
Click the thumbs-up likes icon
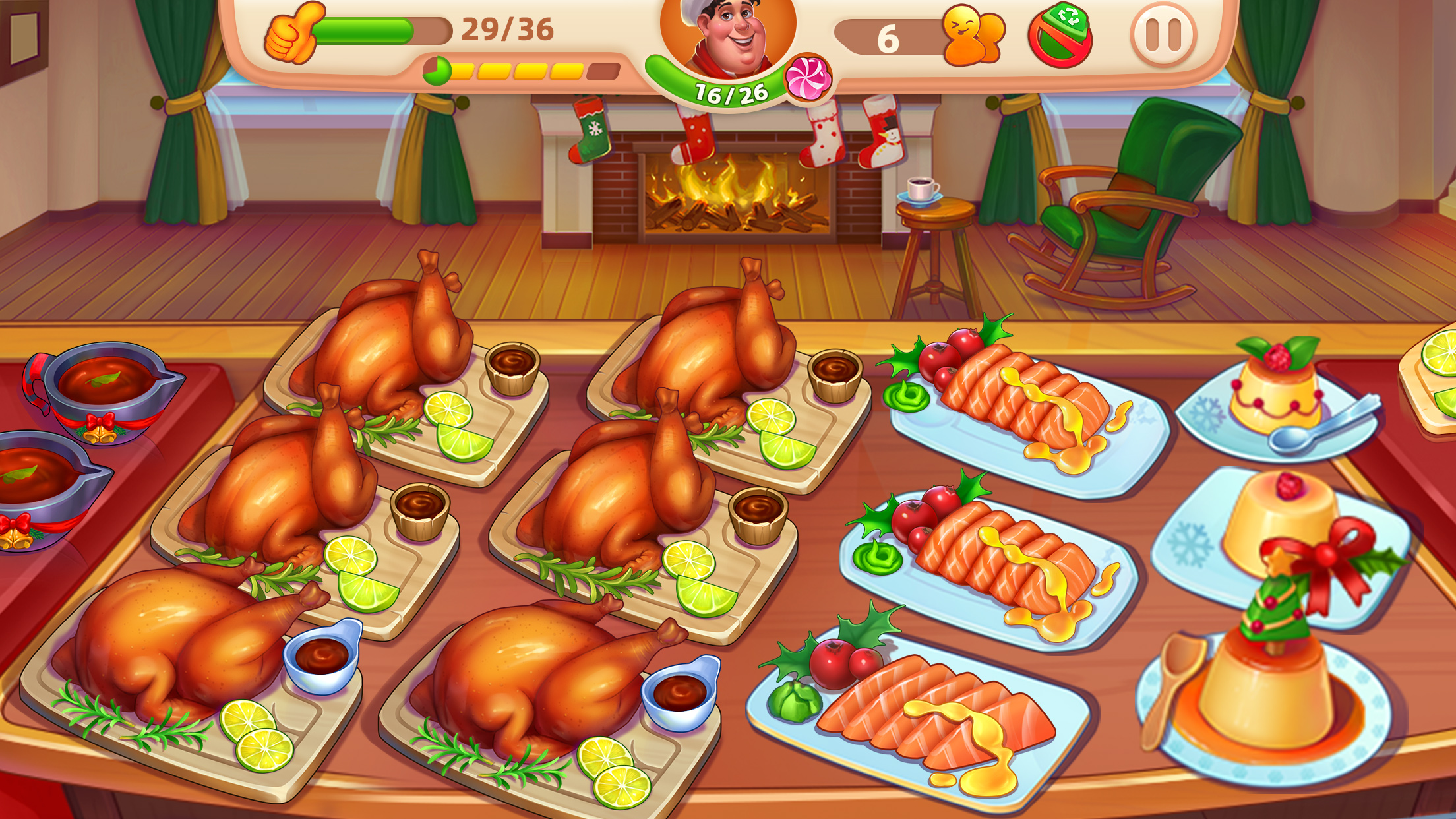[x=290, y=31]
